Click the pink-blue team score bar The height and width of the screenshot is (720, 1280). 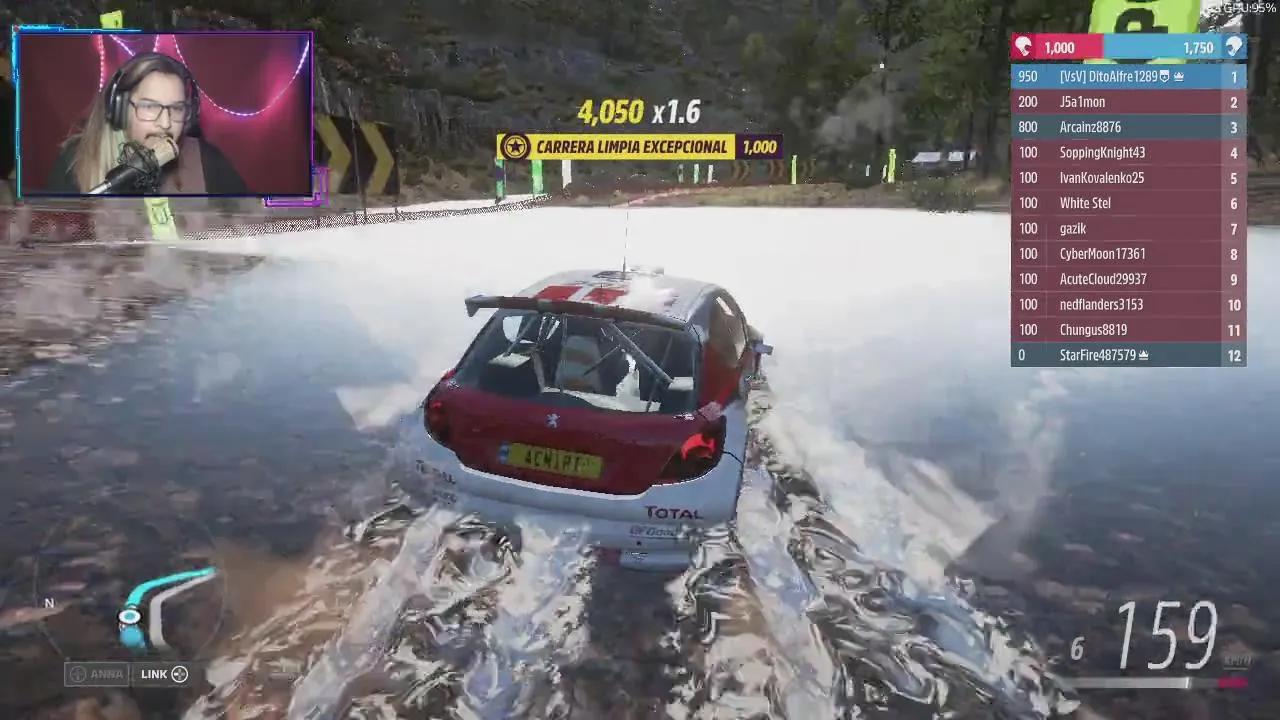coord(1128,47)
